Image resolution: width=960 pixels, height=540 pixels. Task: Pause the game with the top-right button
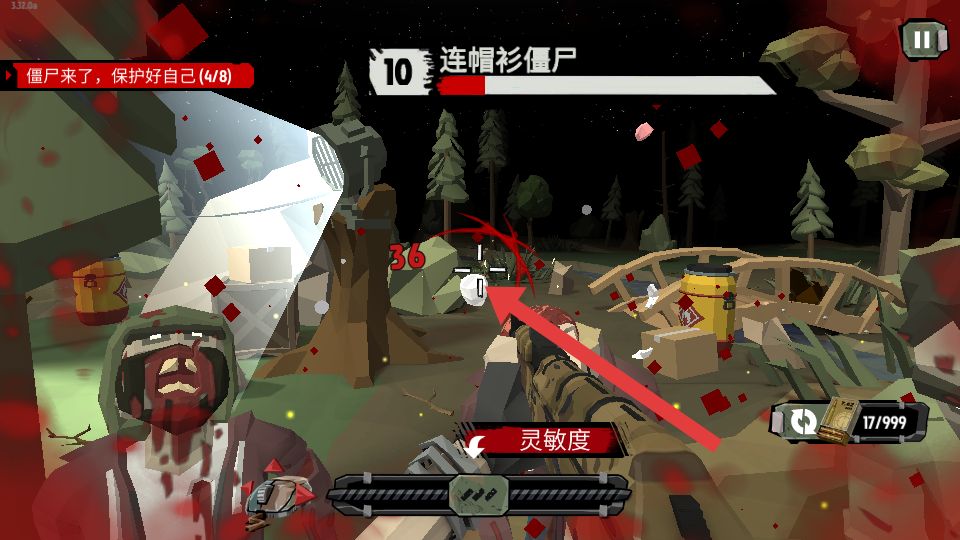click(x=923, y=40)
